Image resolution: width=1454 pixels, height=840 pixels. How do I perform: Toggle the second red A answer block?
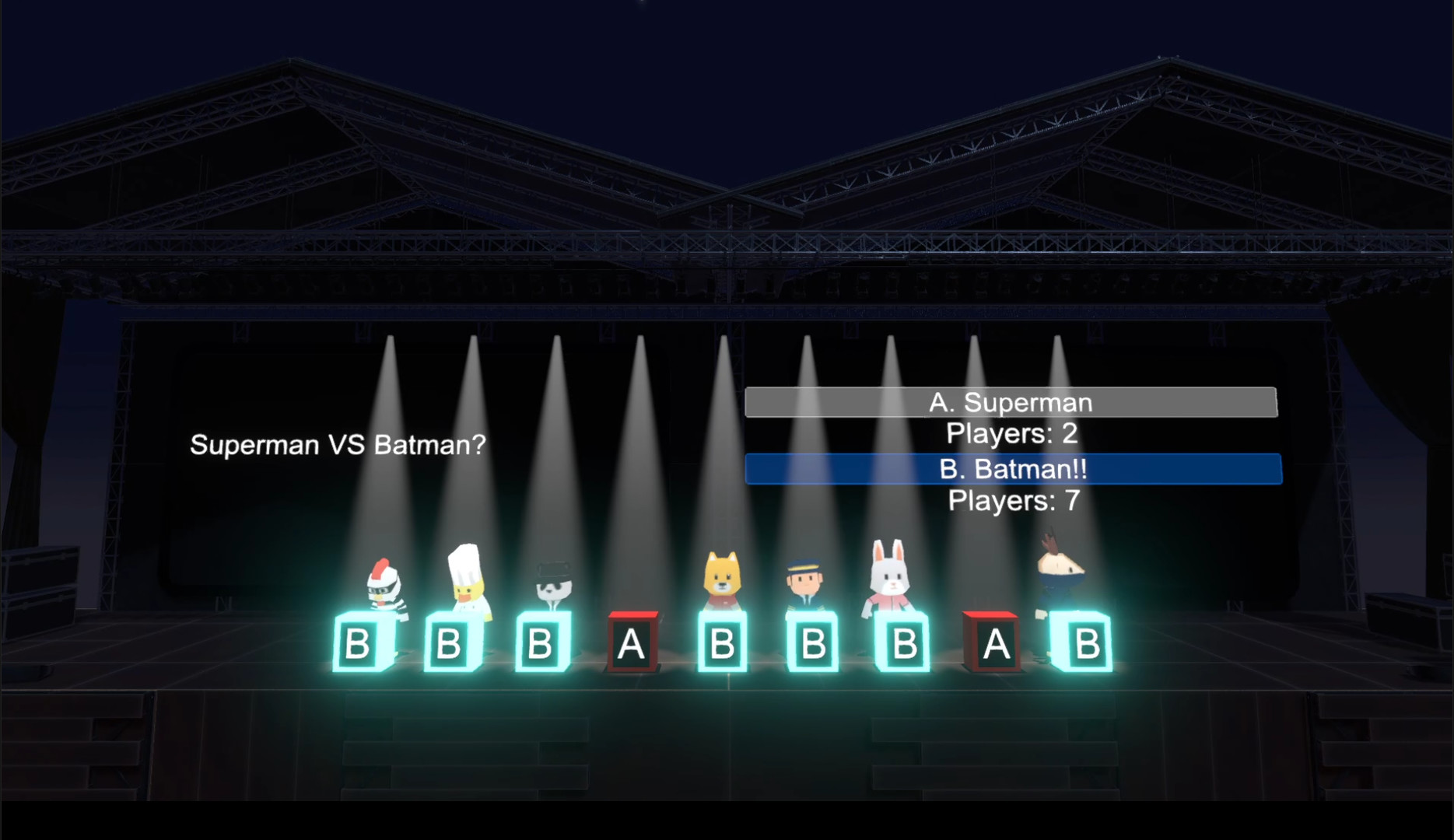tap(996, 644)
